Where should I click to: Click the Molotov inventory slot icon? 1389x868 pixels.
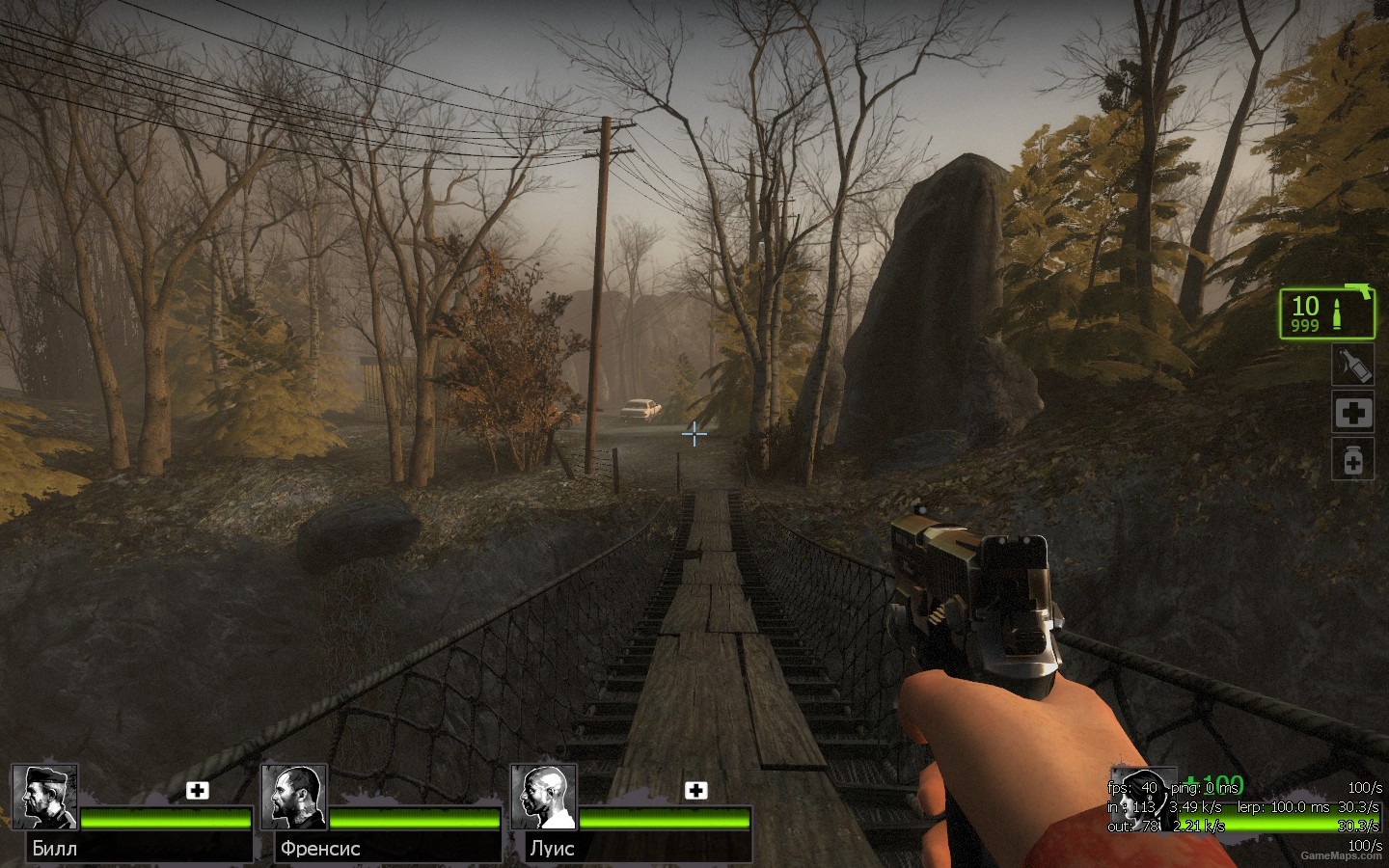1352,365
